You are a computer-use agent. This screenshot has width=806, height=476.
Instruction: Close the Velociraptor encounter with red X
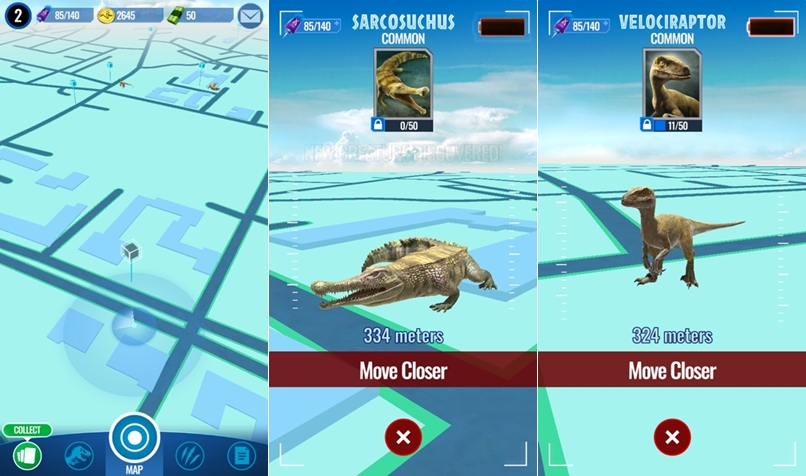pyautogui.click(x=672, y=437)
